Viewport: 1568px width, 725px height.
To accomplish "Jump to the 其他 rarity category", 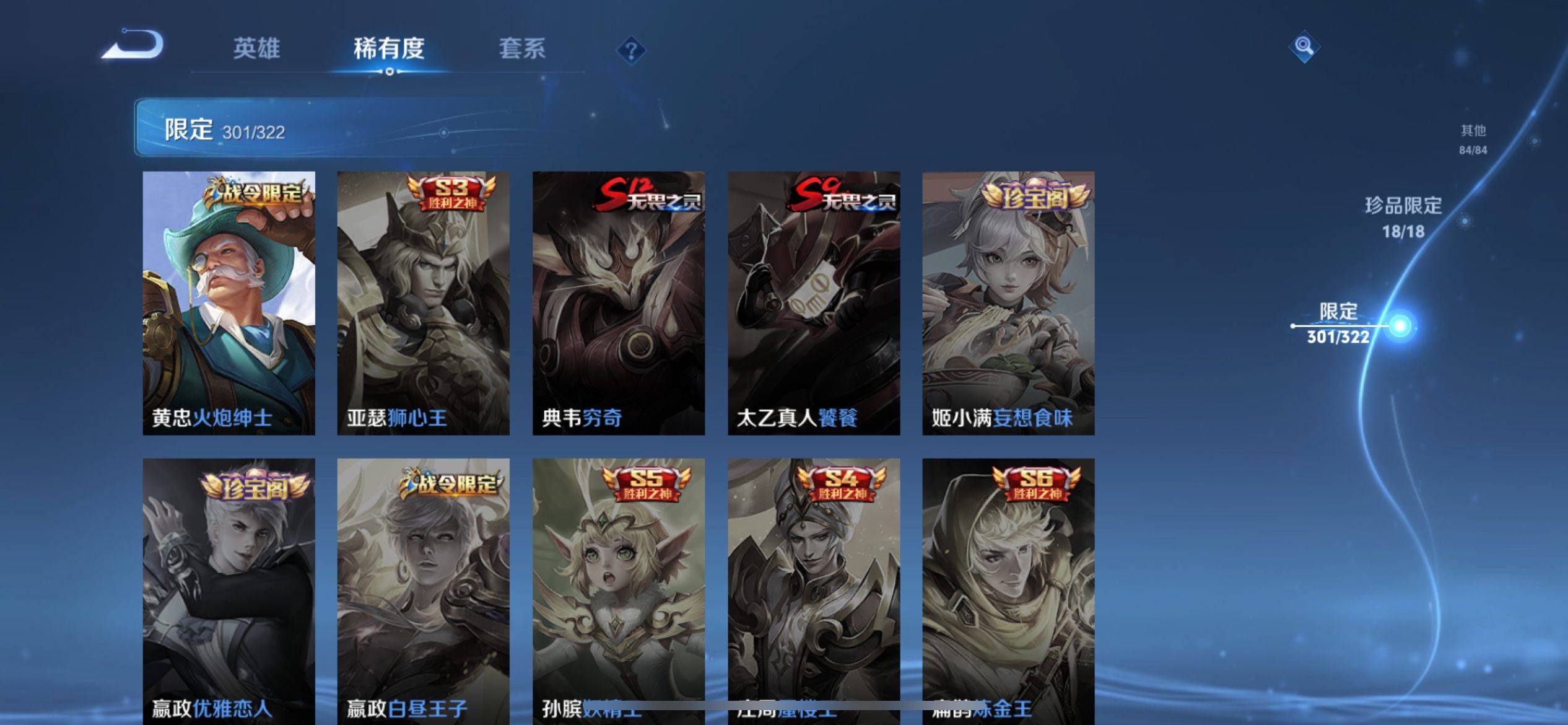I will pyautogui.click(x=1473, y=139).
